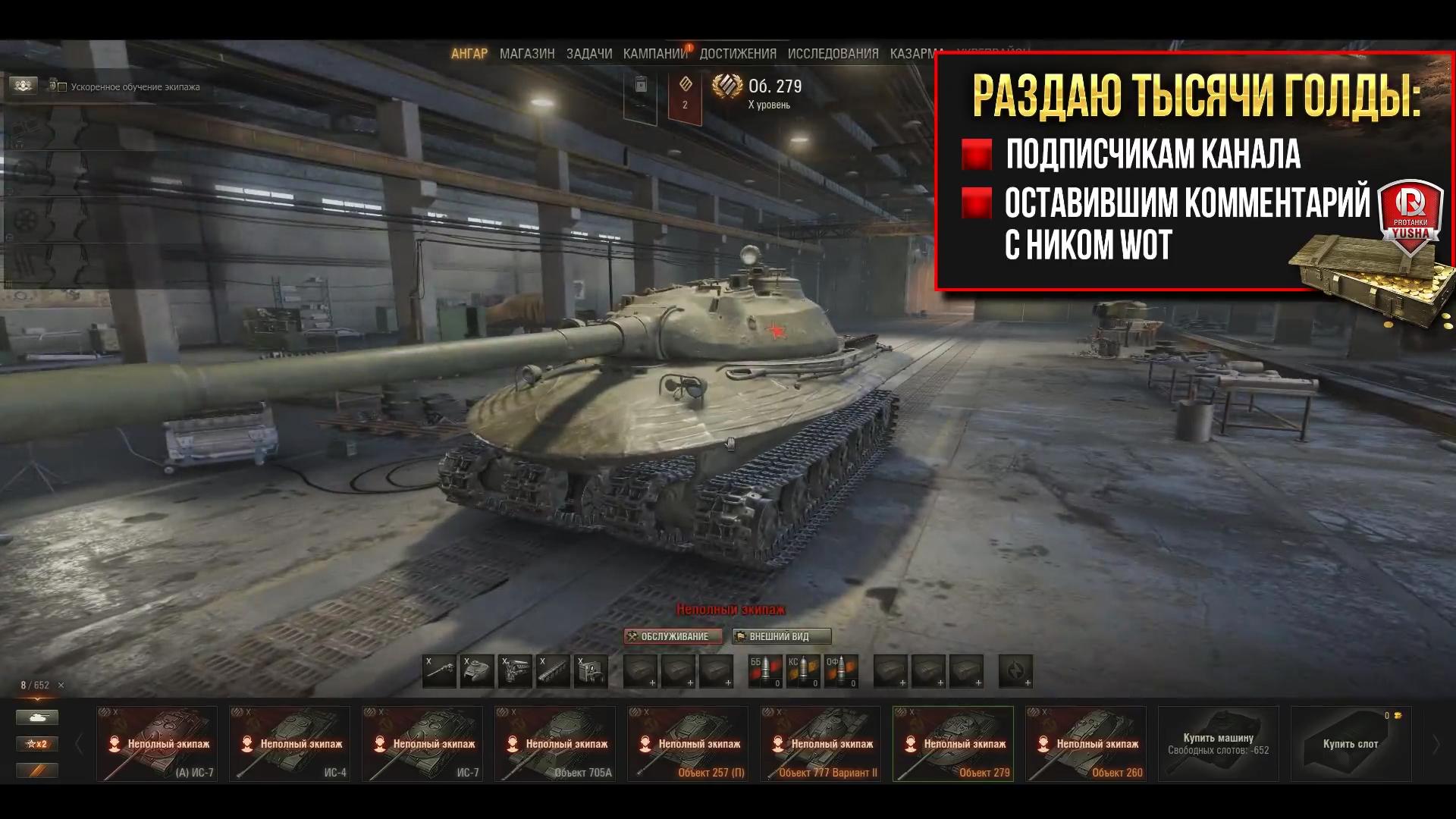Select the Объект 705А tank
Viewport: 1456px width, 819px height.
coord(555,743)
